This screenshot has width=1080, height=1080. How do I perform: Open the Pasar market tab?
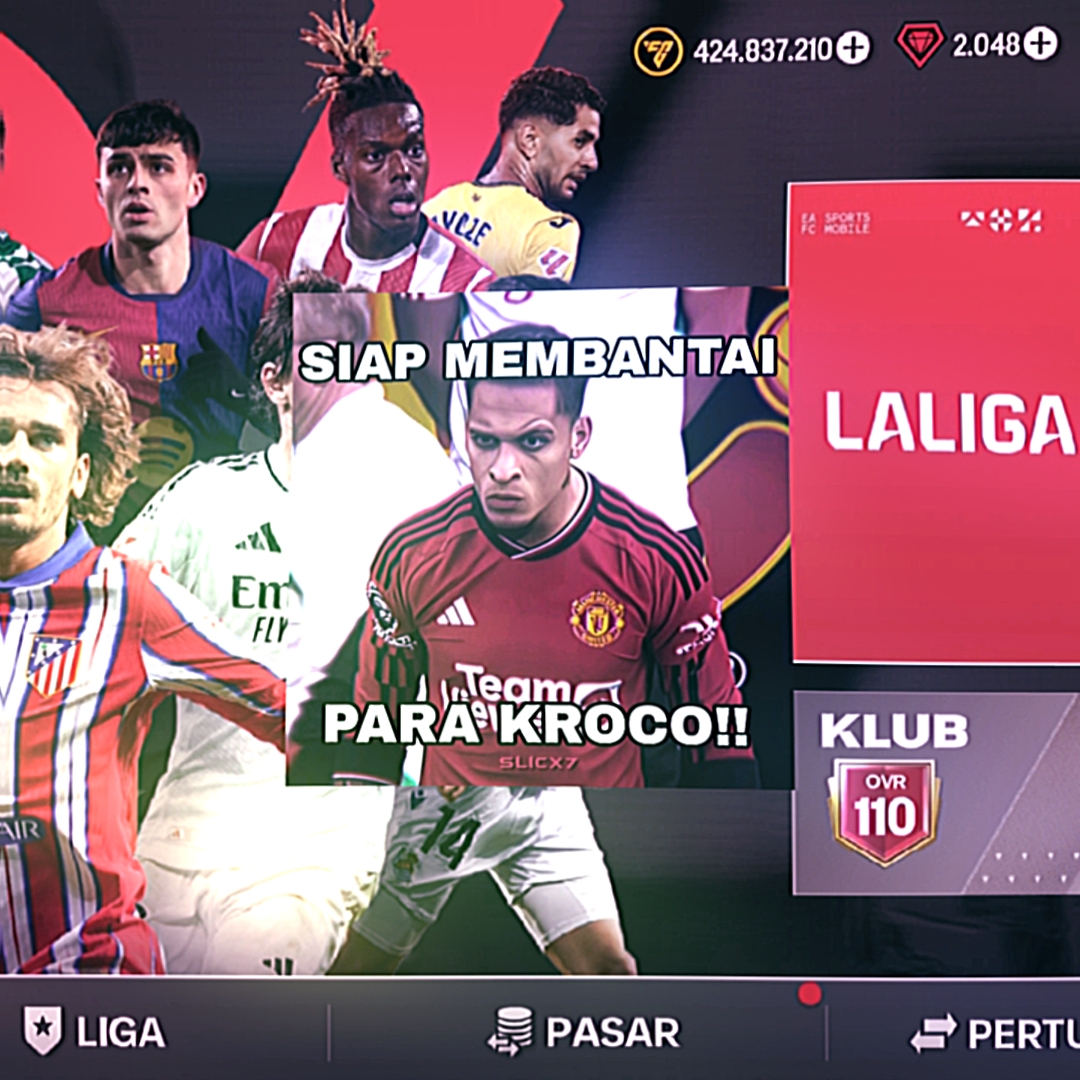583,1031
